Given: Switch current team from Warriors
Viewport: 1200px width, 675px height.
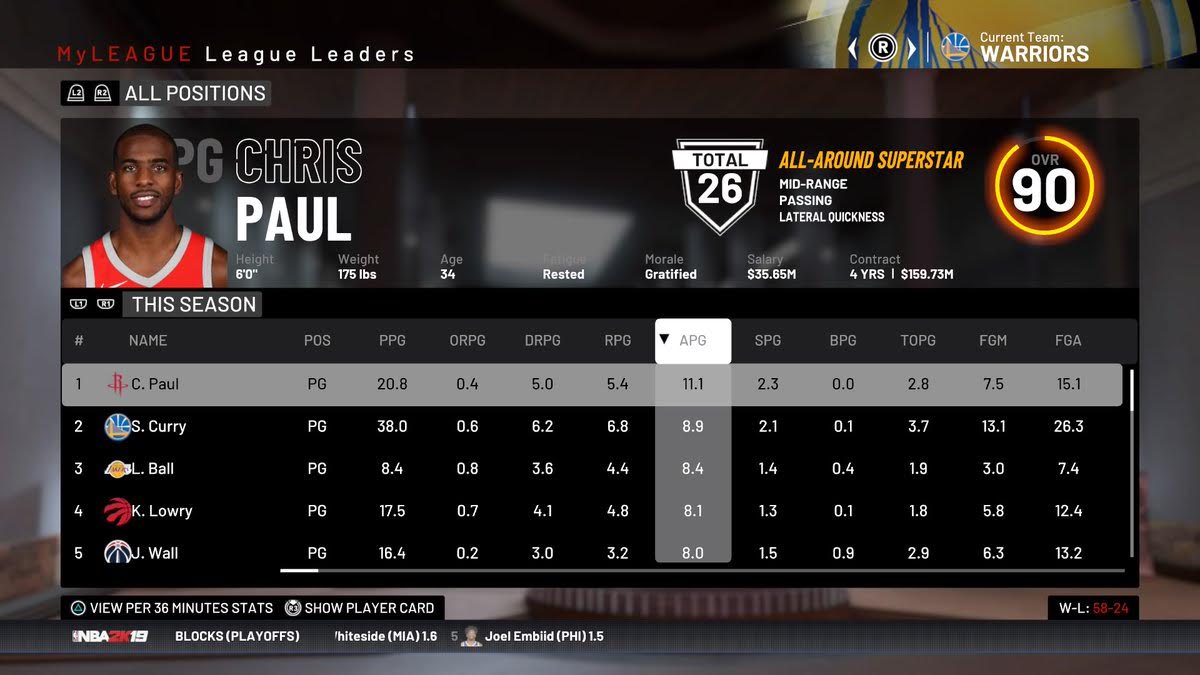Looking at the screenshot, I should click(x=911, y=48).
